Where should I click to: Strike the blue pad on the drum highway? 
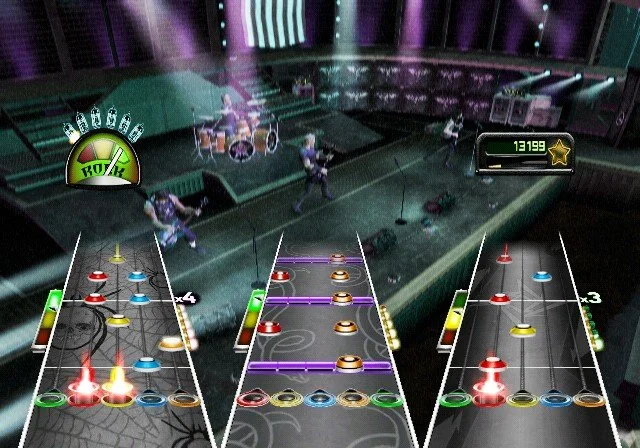pyautogui.click(x=318, y=400)
